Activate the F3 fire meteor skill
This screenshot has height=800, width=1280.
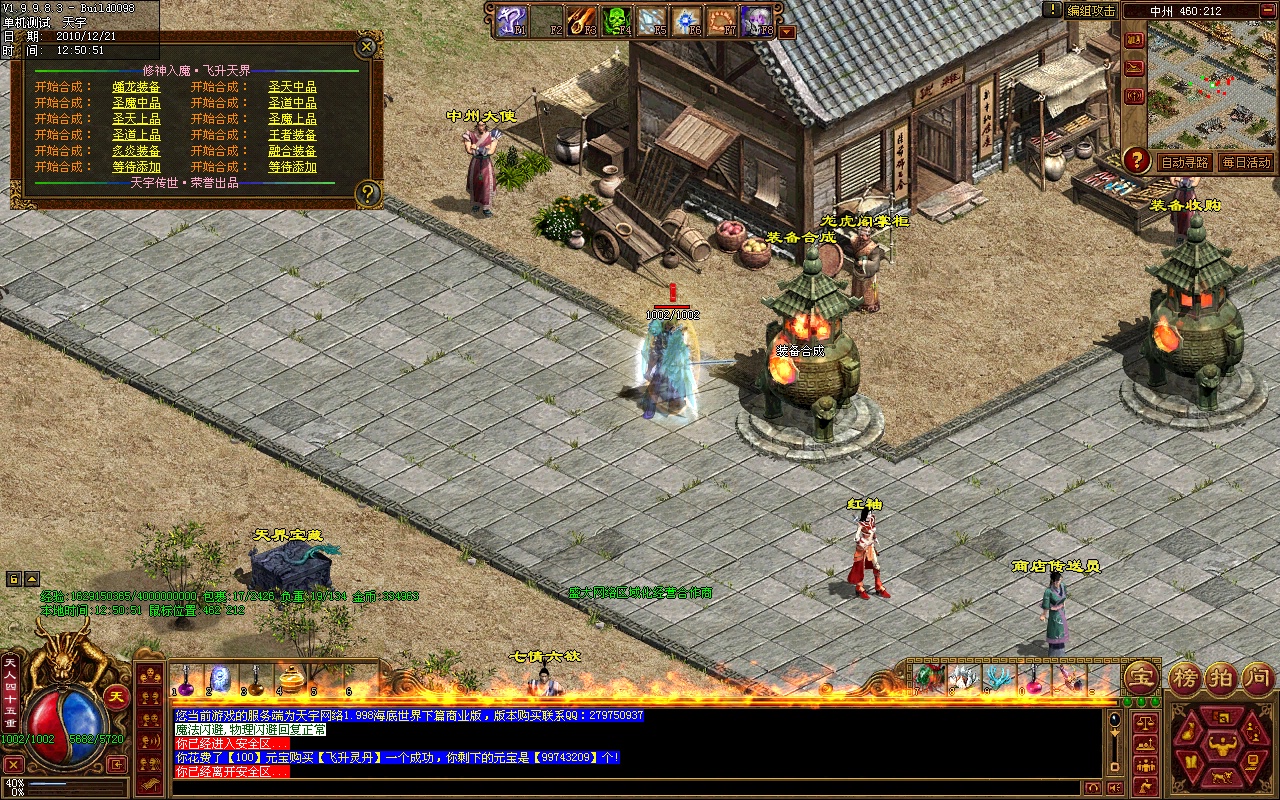(581, 20)
